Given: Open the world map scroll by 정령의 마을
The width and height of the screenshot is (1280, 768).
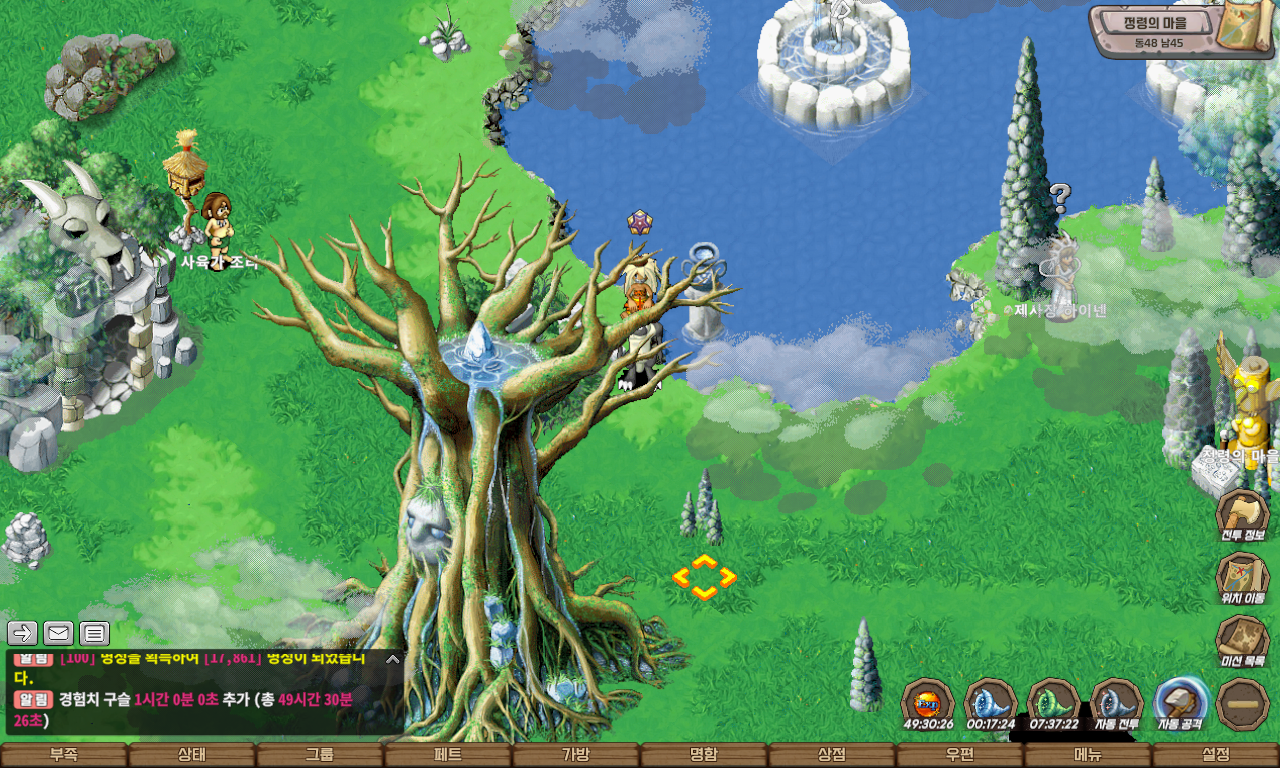Looking at the screenshot, I should coord(1247,26).
